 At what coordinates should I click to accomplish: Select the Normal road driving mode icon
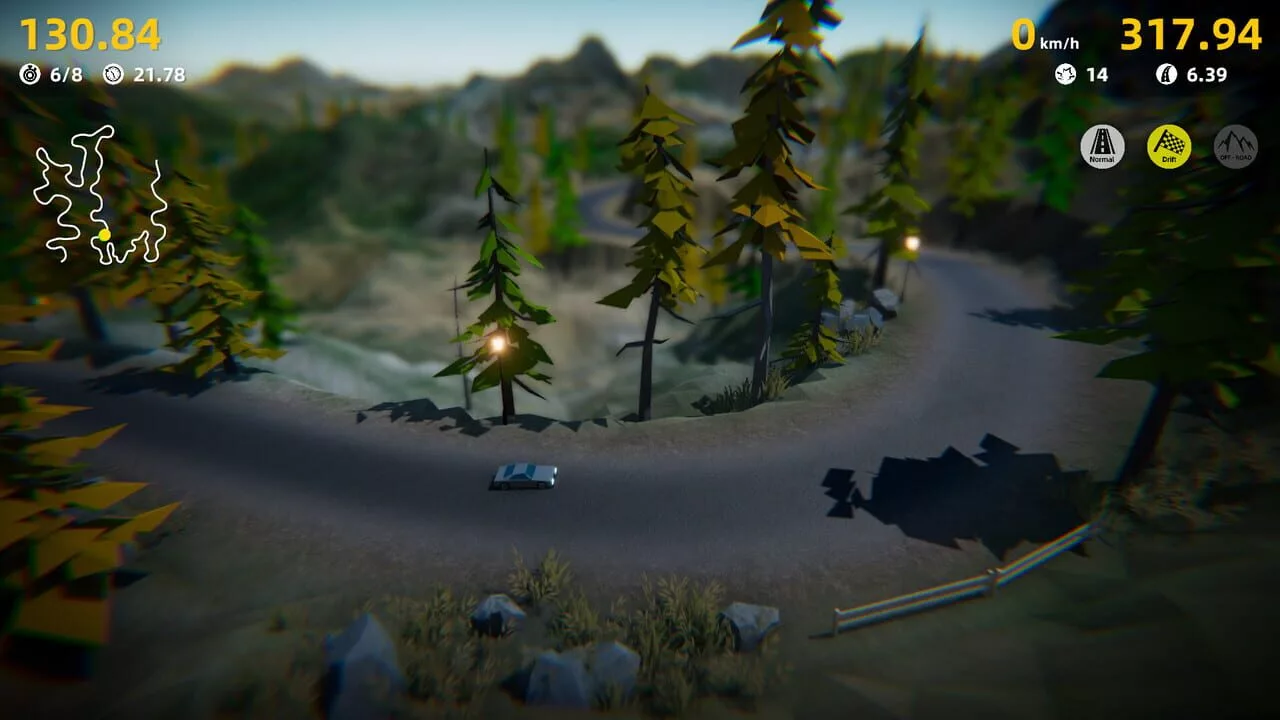[x=1102, y=147]
